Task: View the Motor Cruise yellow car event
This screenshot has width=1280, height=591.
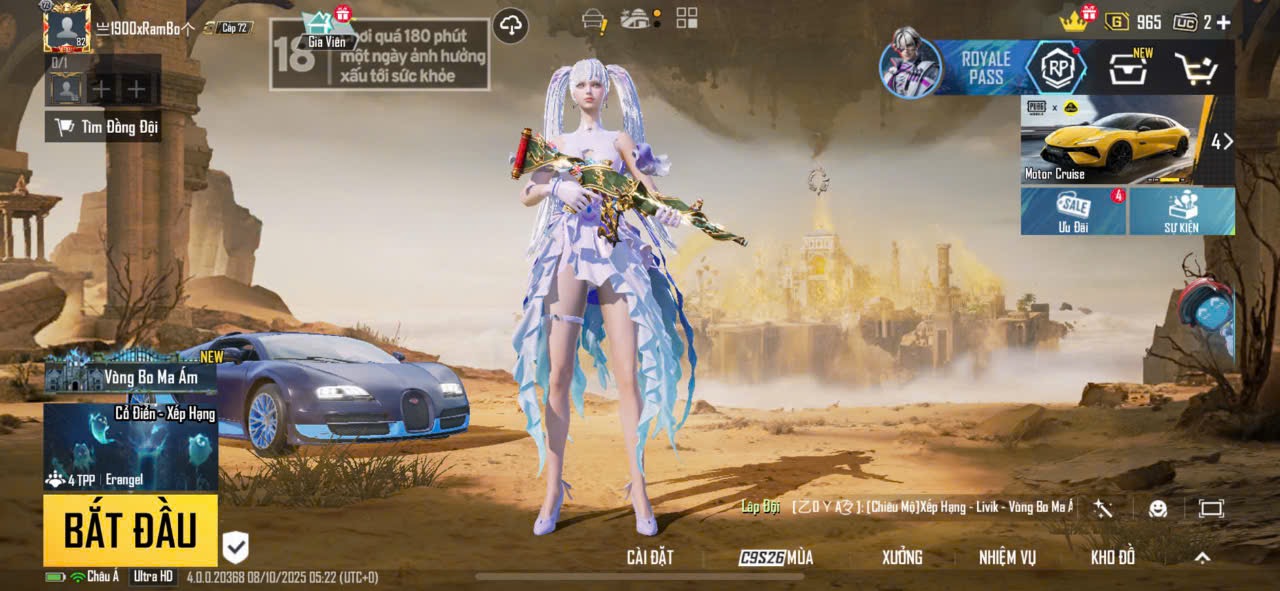Action: (x=1115, y=140)
